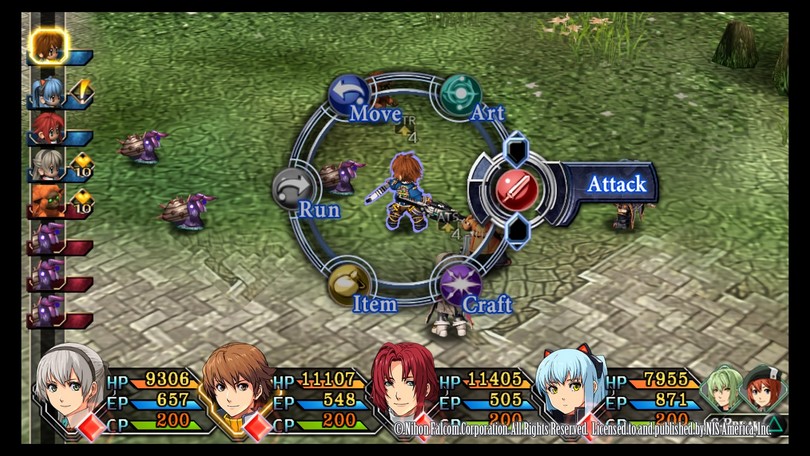Click the red-beret support member portrait
This screenshot has width=810, height=456.
pos(765,389)
